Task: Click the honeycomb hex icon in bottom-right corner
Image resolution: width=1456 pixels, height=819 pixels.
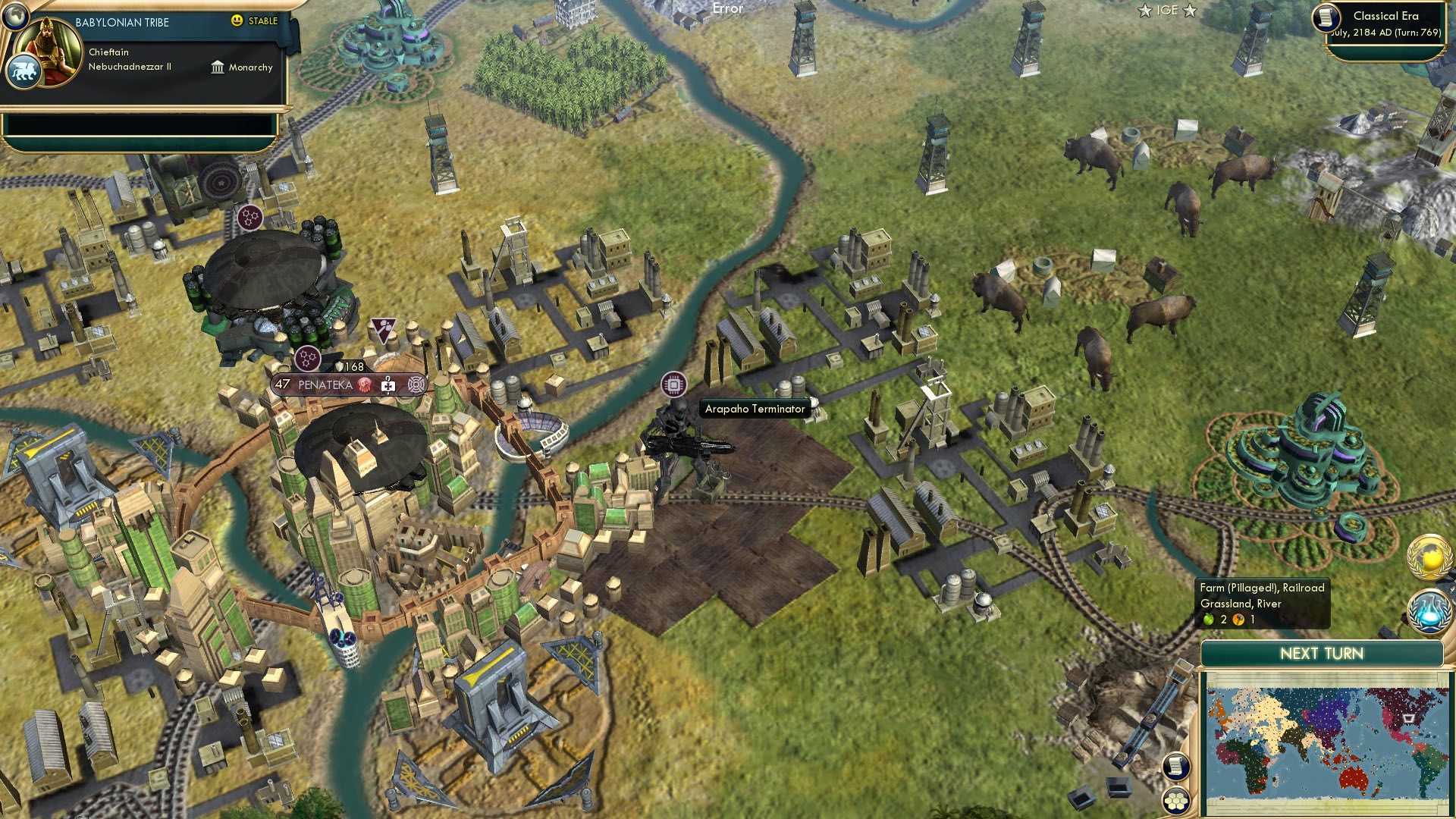Action: (x=1175, y=801)
